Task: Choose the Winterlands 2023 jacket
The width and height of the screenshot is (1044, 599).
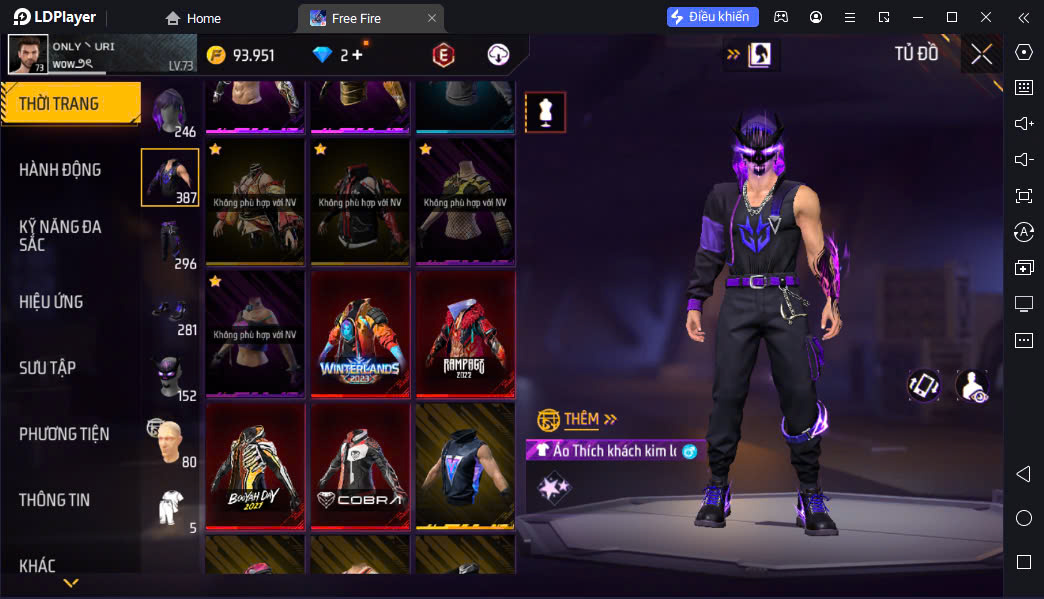Action: pos(359,333)
